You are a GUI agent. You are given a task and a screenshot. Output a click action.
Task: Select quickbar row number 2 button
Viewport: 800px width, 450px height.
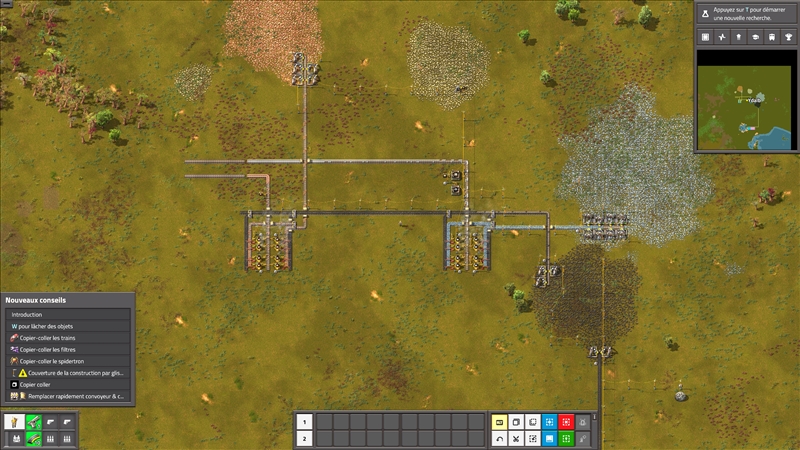pyautogui.click(x=306, y=438)
